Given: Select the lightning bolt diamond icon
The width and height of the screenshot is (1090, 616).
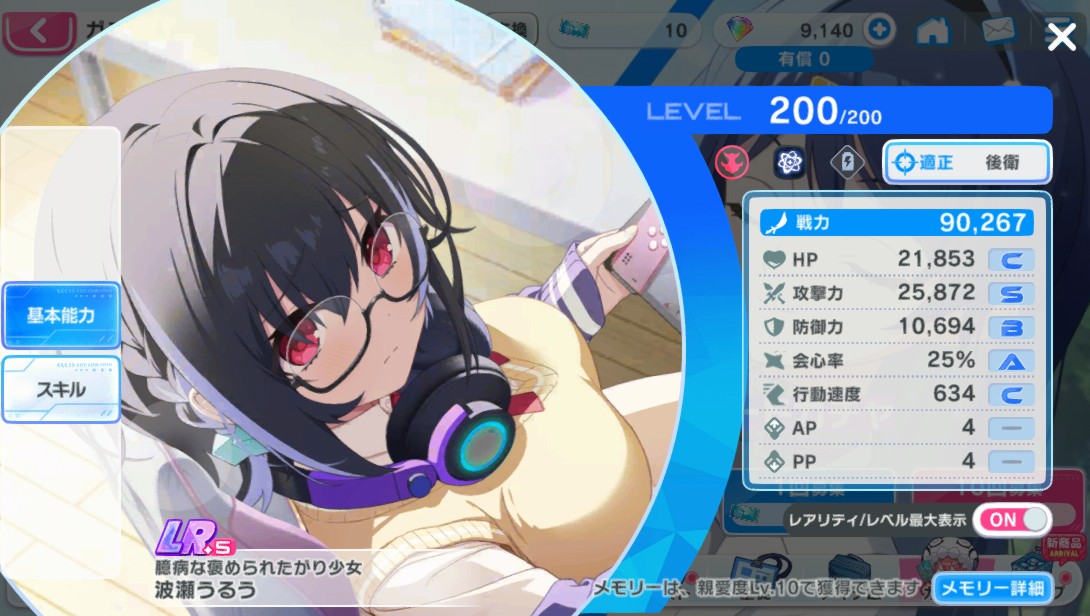Looking at the screenshot, I should (847, 162).
